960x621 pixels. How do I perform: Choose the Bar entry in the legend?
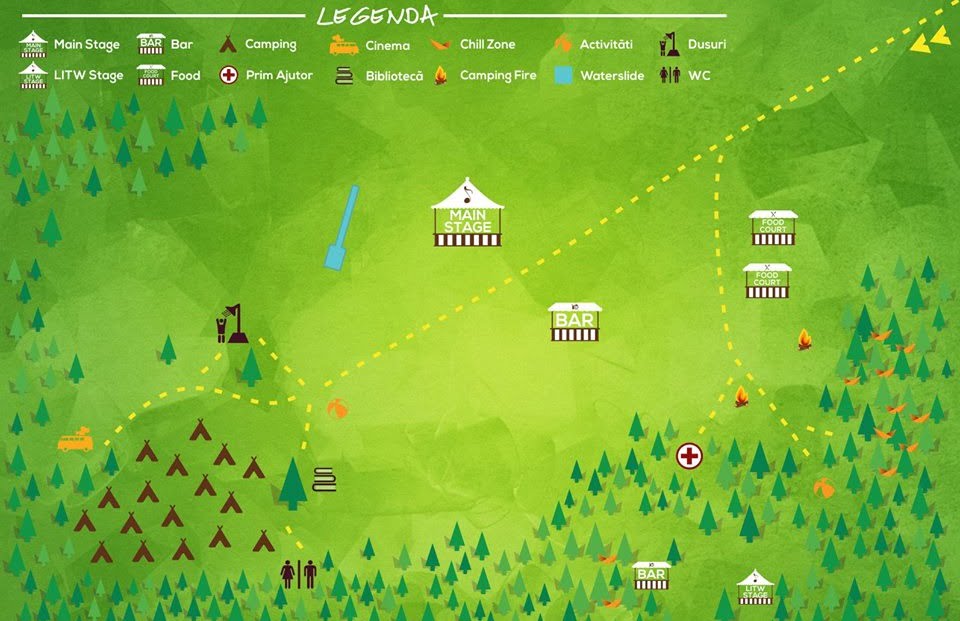point(167,45)
